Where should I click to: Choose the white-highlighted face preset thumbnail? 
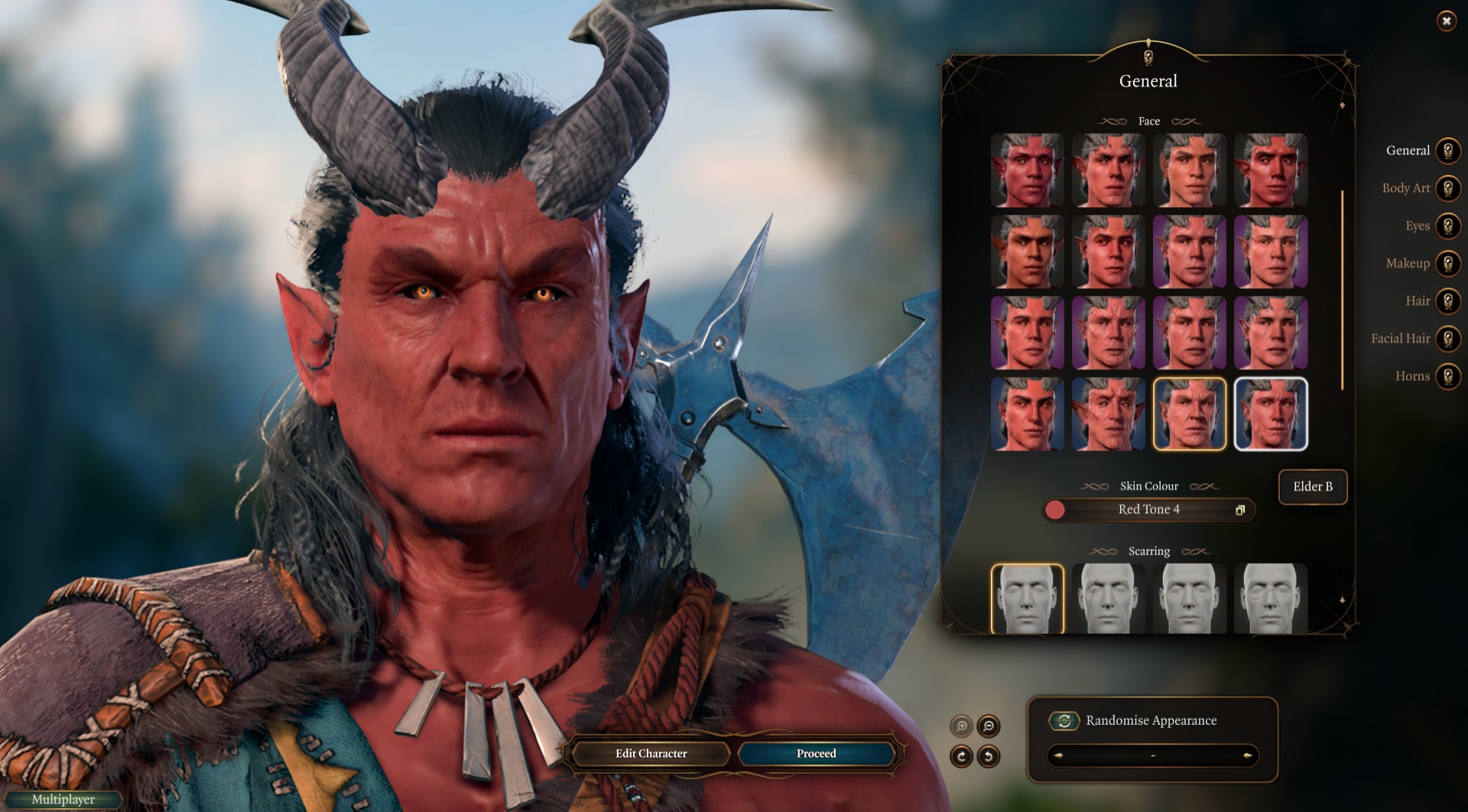(x=1271, y=414)
